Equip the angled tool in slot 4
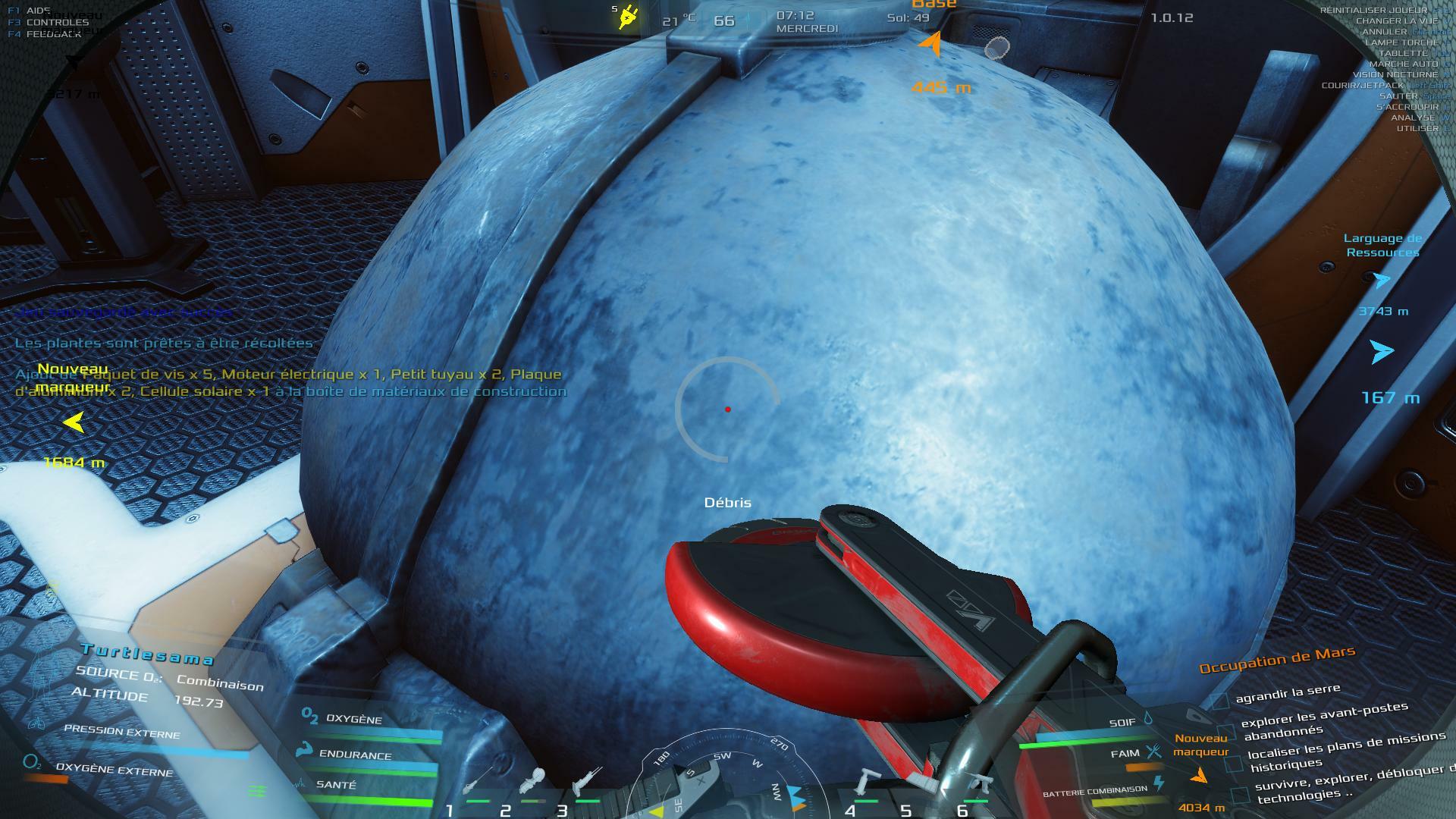The width and height of the screenshot is (1456, 819). coord(864,783)
